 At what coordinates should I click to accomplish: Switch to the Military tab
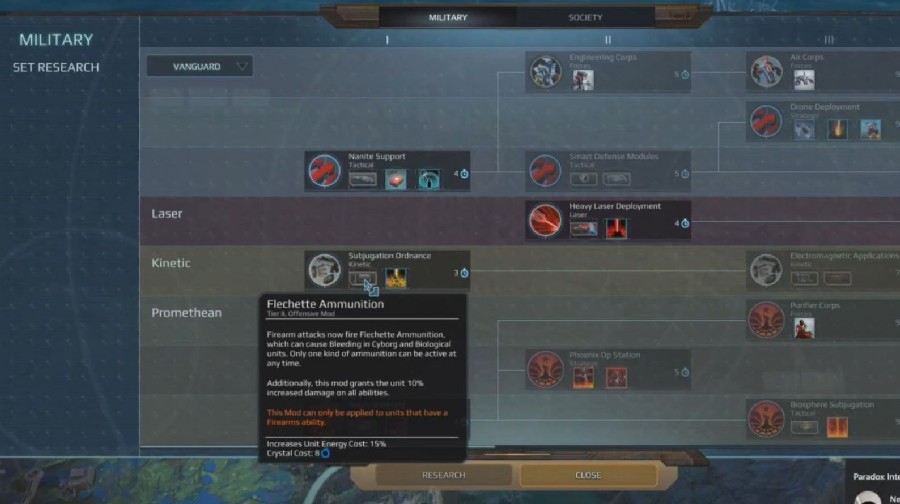(448, 17)
